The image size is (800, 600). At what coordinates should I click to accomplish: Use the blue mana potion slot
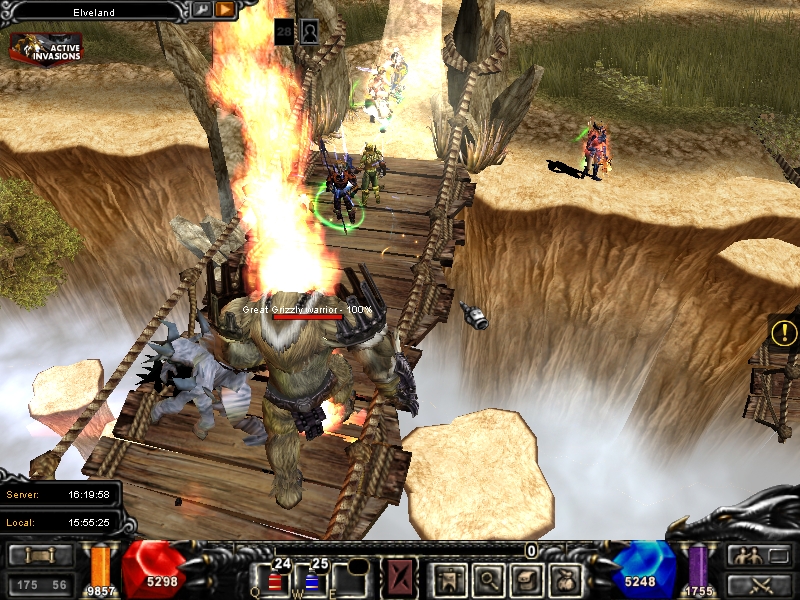(x=310, y=578)
